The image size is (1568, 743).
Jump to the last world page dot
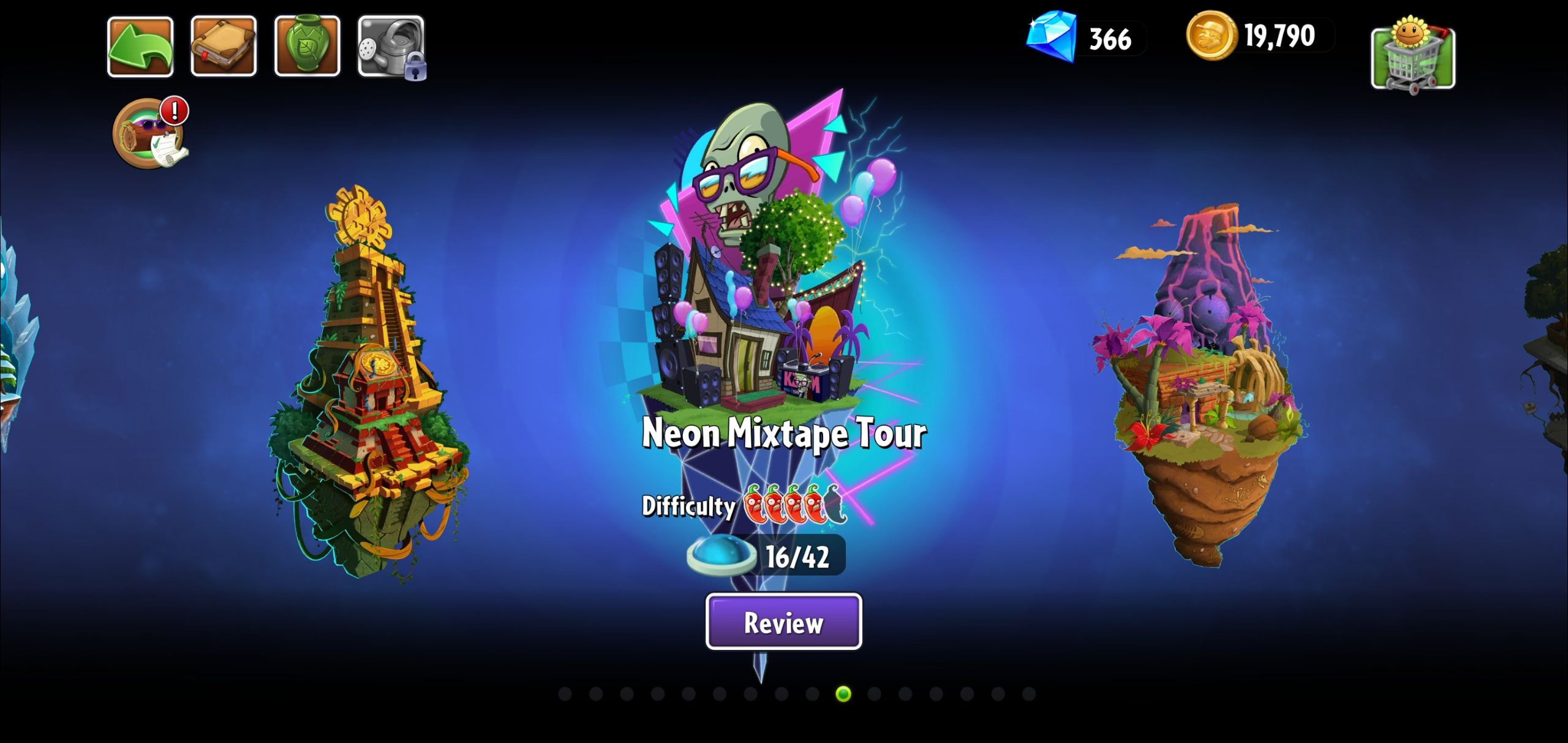coord(1029,694)
